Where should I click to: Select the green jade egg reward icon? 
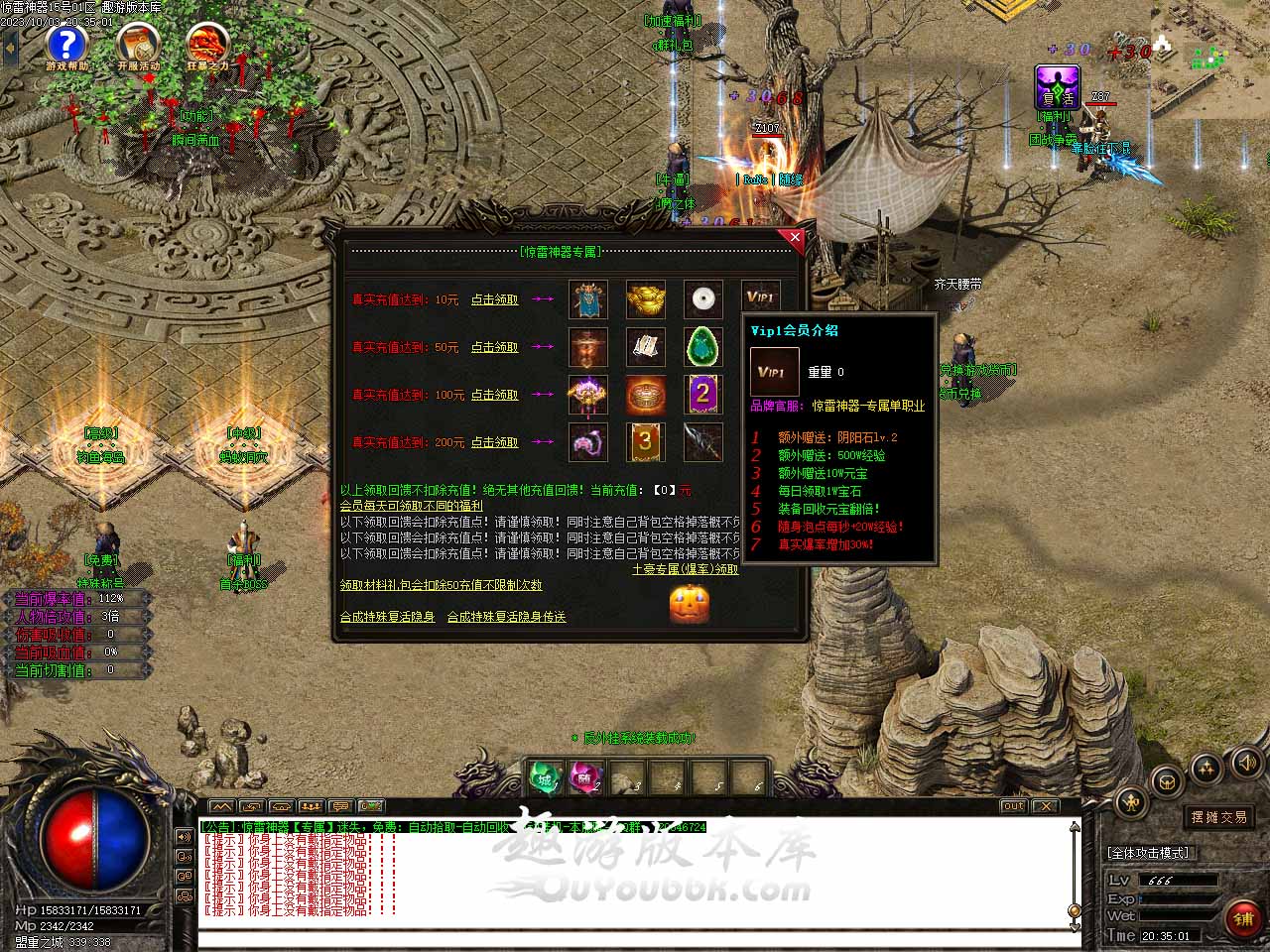click(702, 347)
